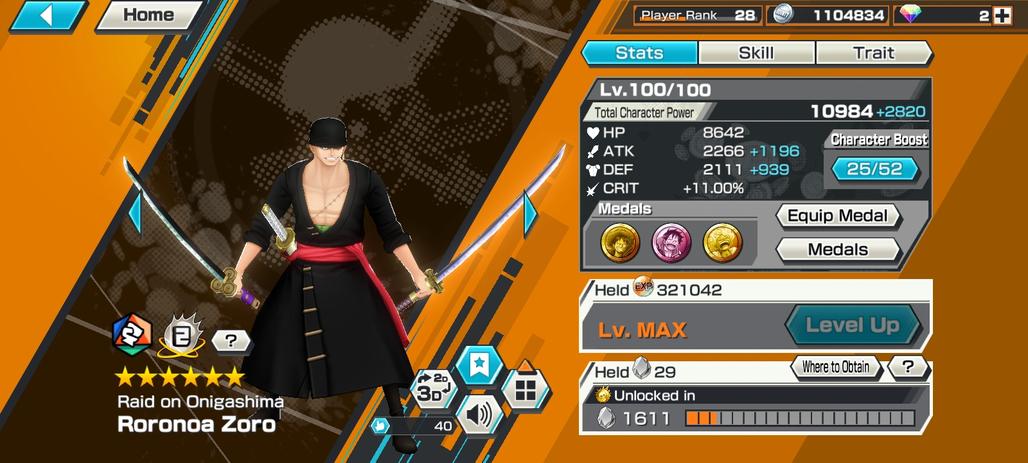The width and height of the screenshot is (1028, 463).
Task: Tap the Level Up button
Action: tap(852, 325)
